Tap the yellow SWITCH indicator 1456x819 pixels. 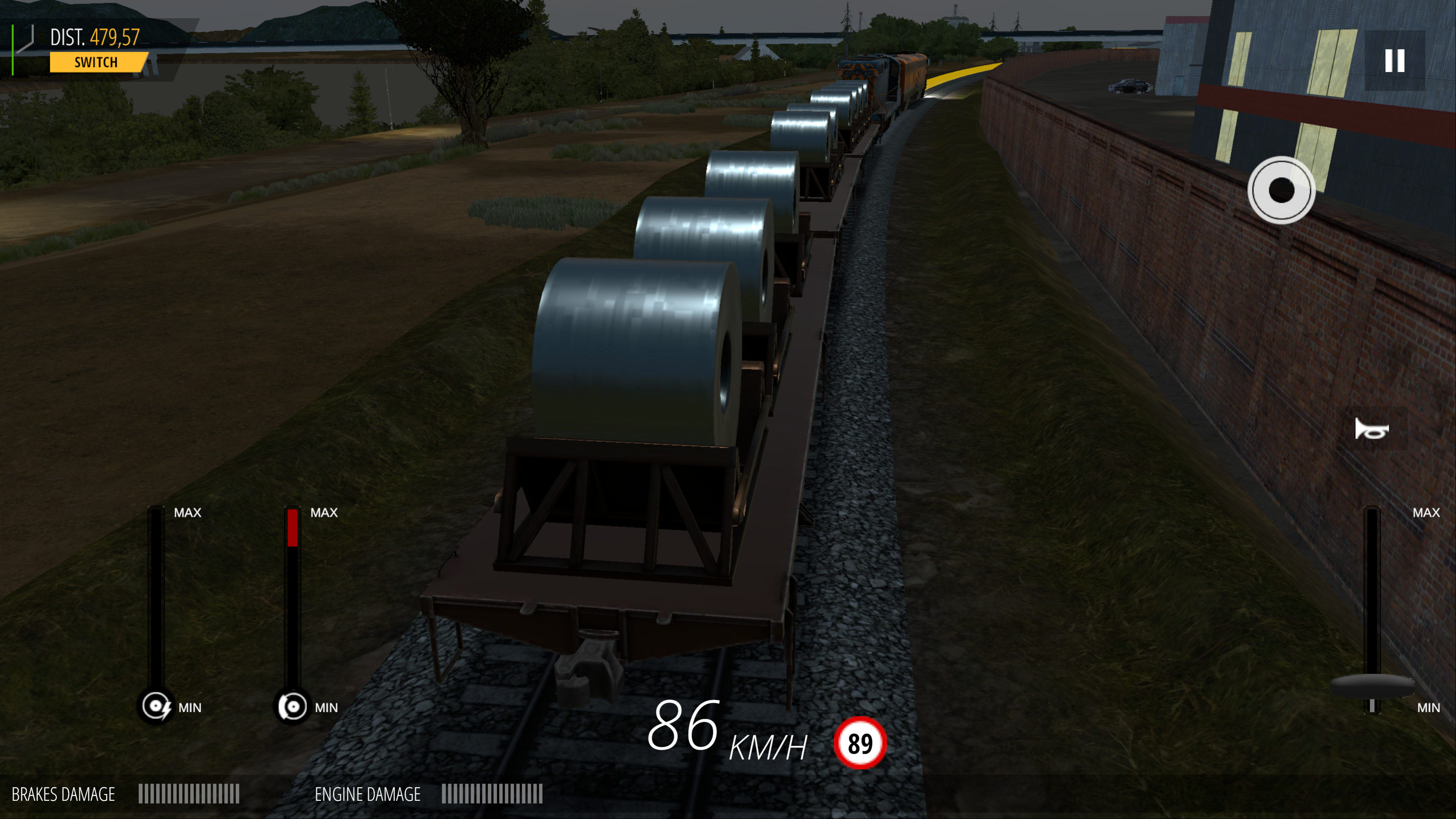pyautogui.click(x=97, y=62)
